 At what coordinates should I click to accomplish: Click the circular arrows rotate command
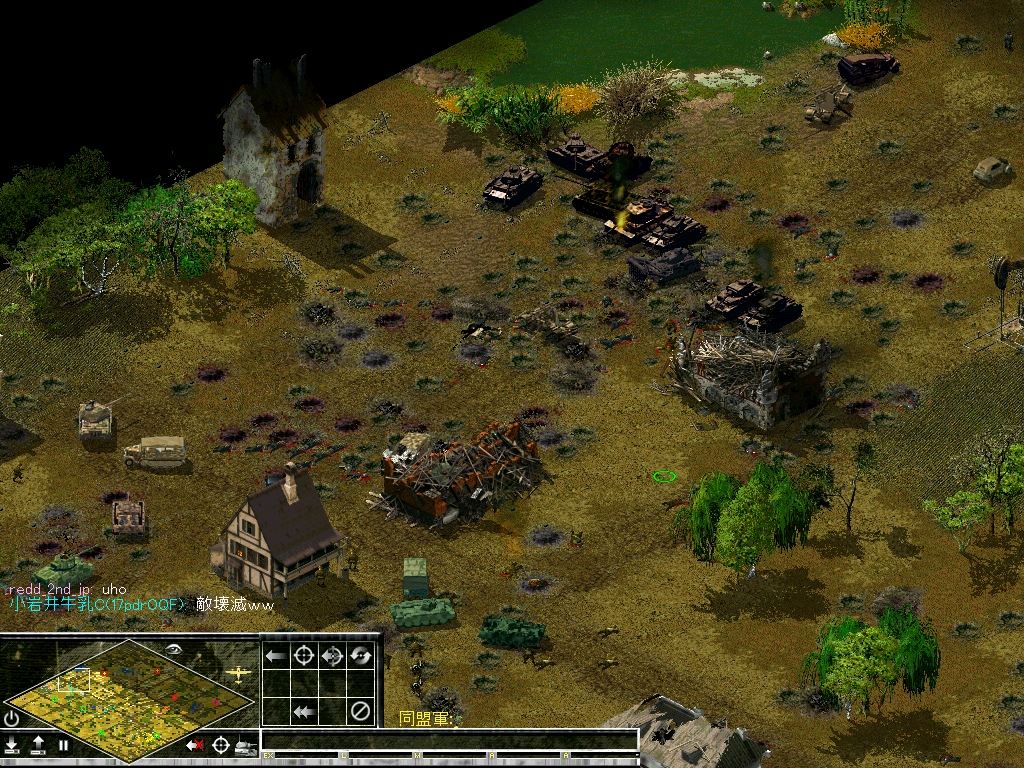(361, 656)
